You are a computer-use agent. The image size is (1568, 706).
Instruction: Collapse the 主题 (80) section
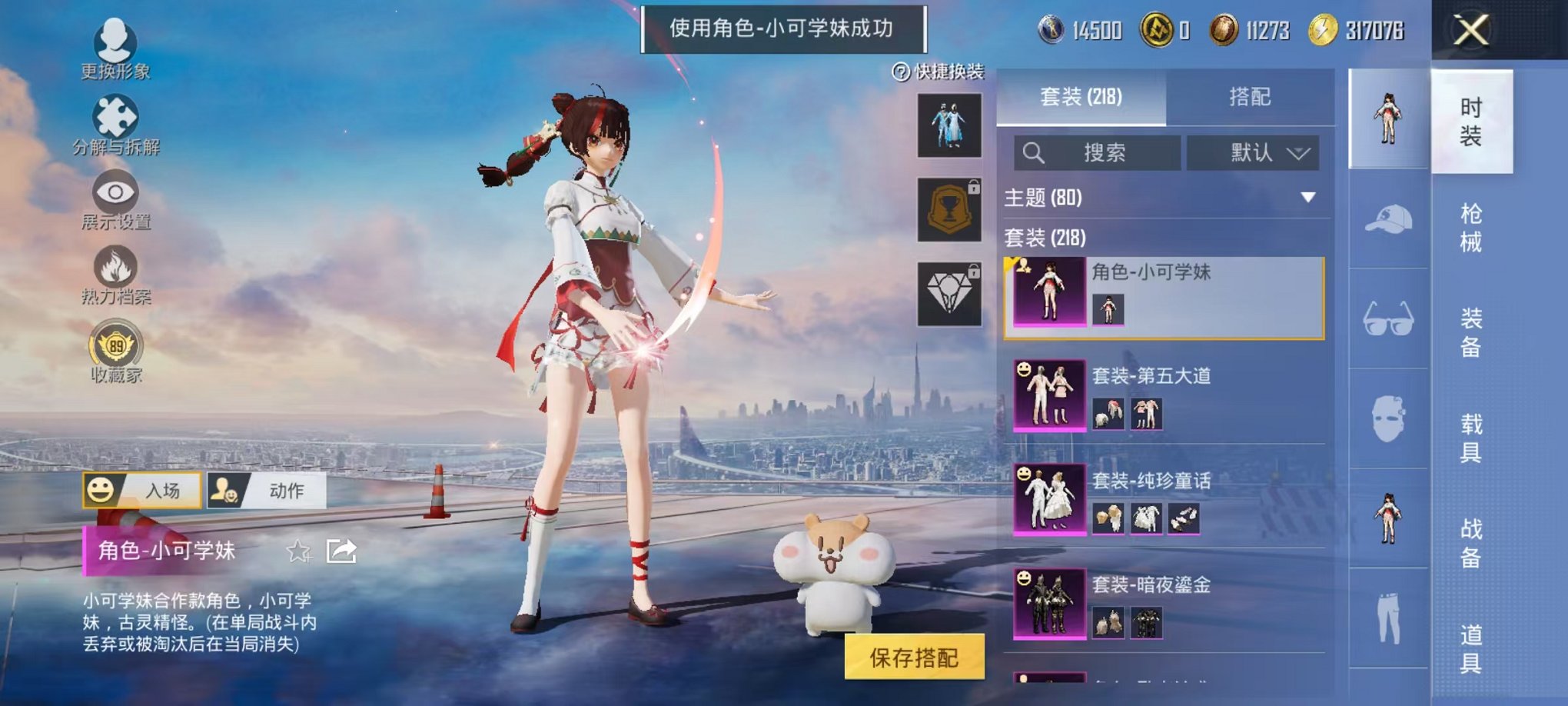click(x=1307, y=197)
